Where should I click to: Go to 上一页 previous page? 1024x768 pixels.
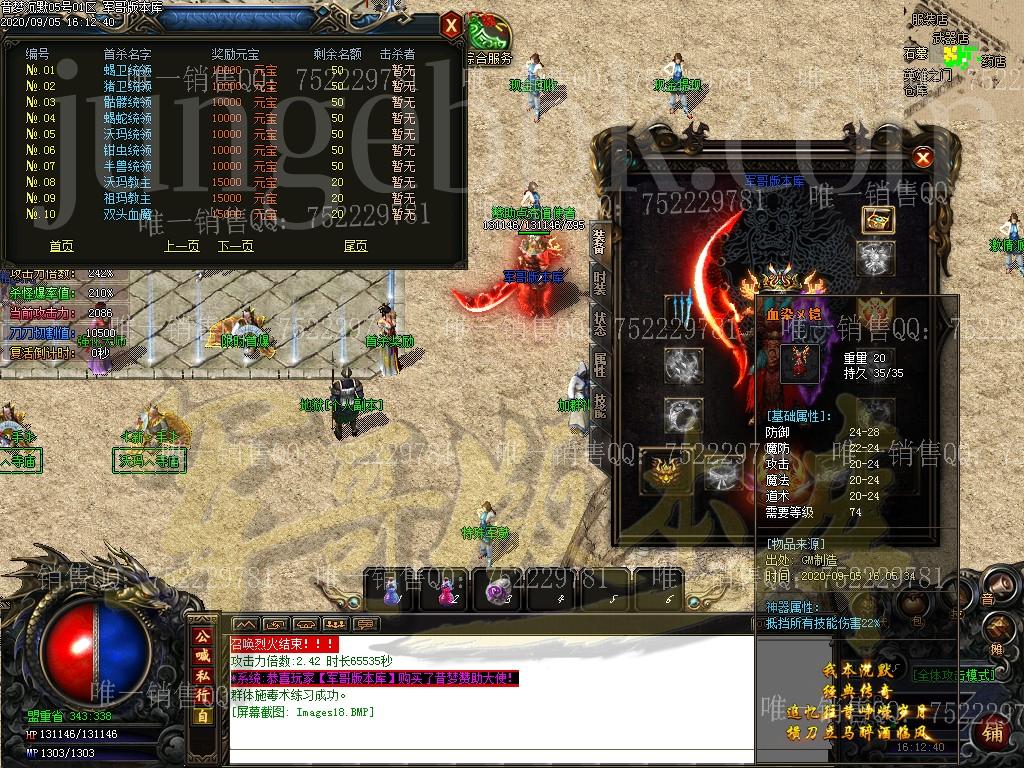[x=182, y=246]
